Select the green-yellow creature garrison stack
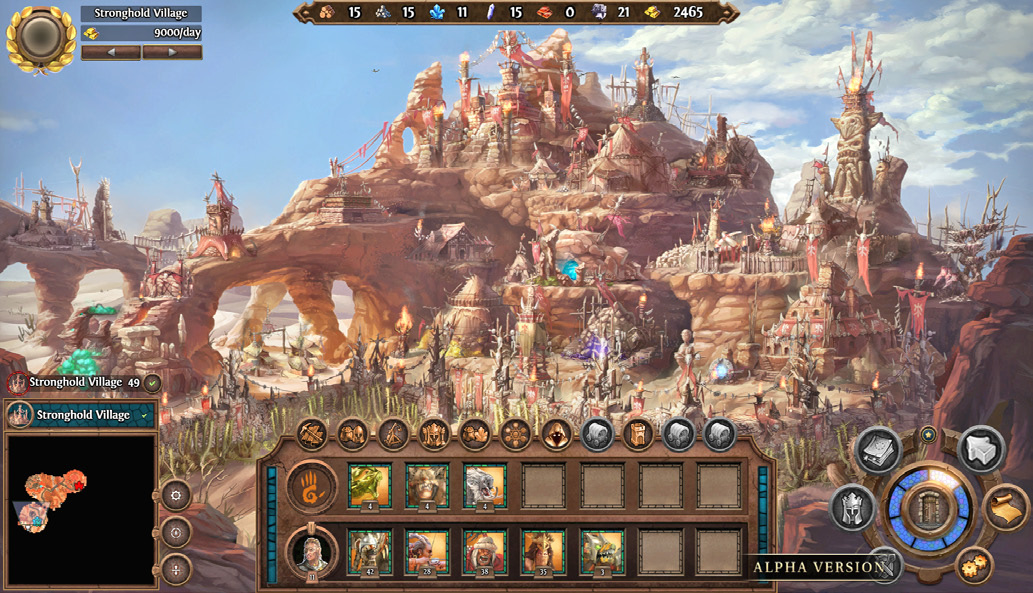This screenshot has height=593, width=1033. click(369, 485)
